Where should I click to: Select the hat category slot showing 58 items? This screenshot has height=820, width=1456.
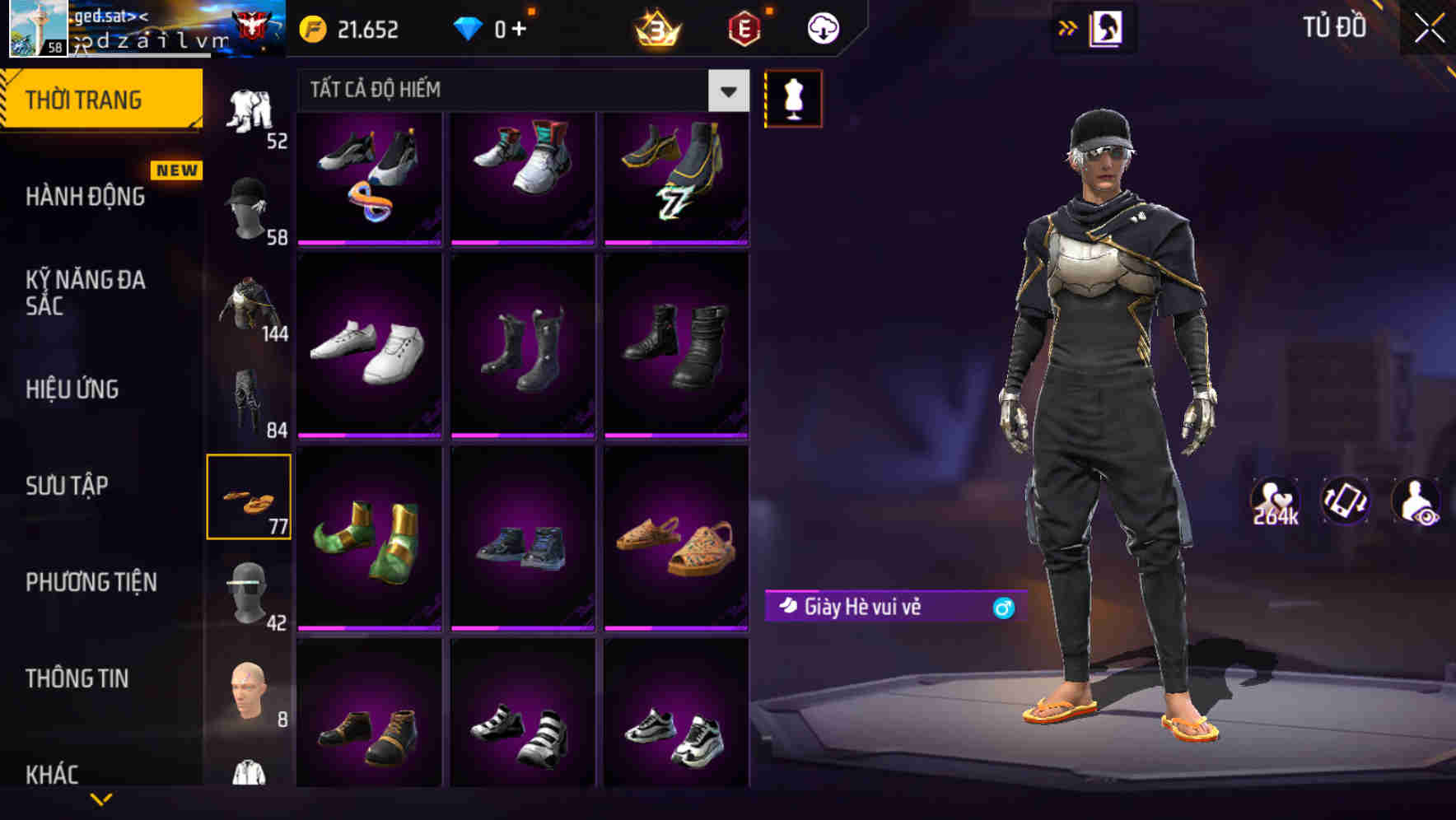click(251, 204)
